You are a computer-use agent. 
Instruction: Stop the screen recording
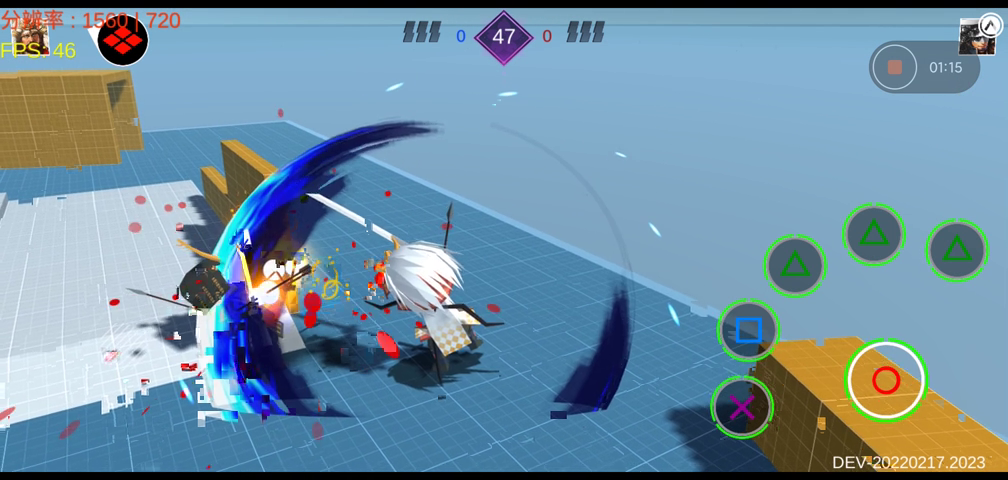pos(895,67)
